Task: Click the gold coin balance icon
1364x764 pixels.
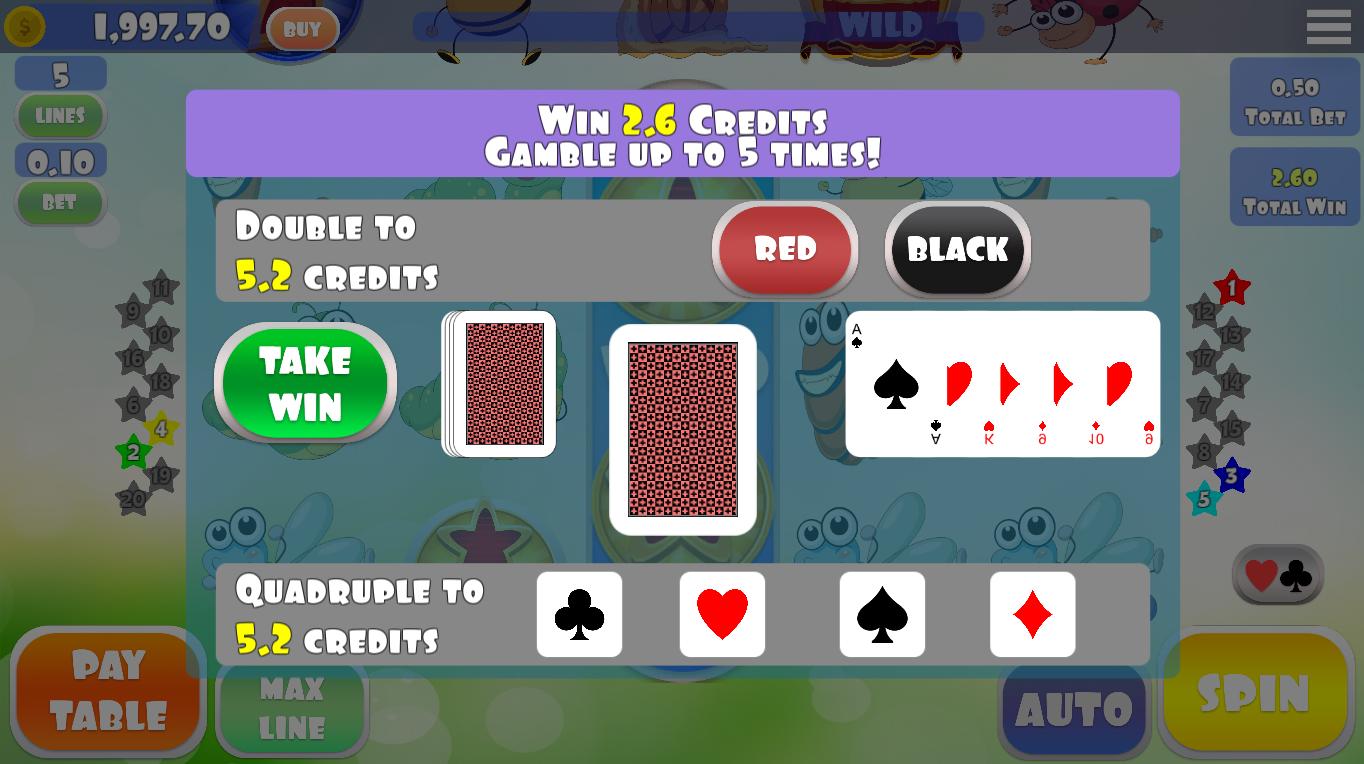Action: point(25,26)
